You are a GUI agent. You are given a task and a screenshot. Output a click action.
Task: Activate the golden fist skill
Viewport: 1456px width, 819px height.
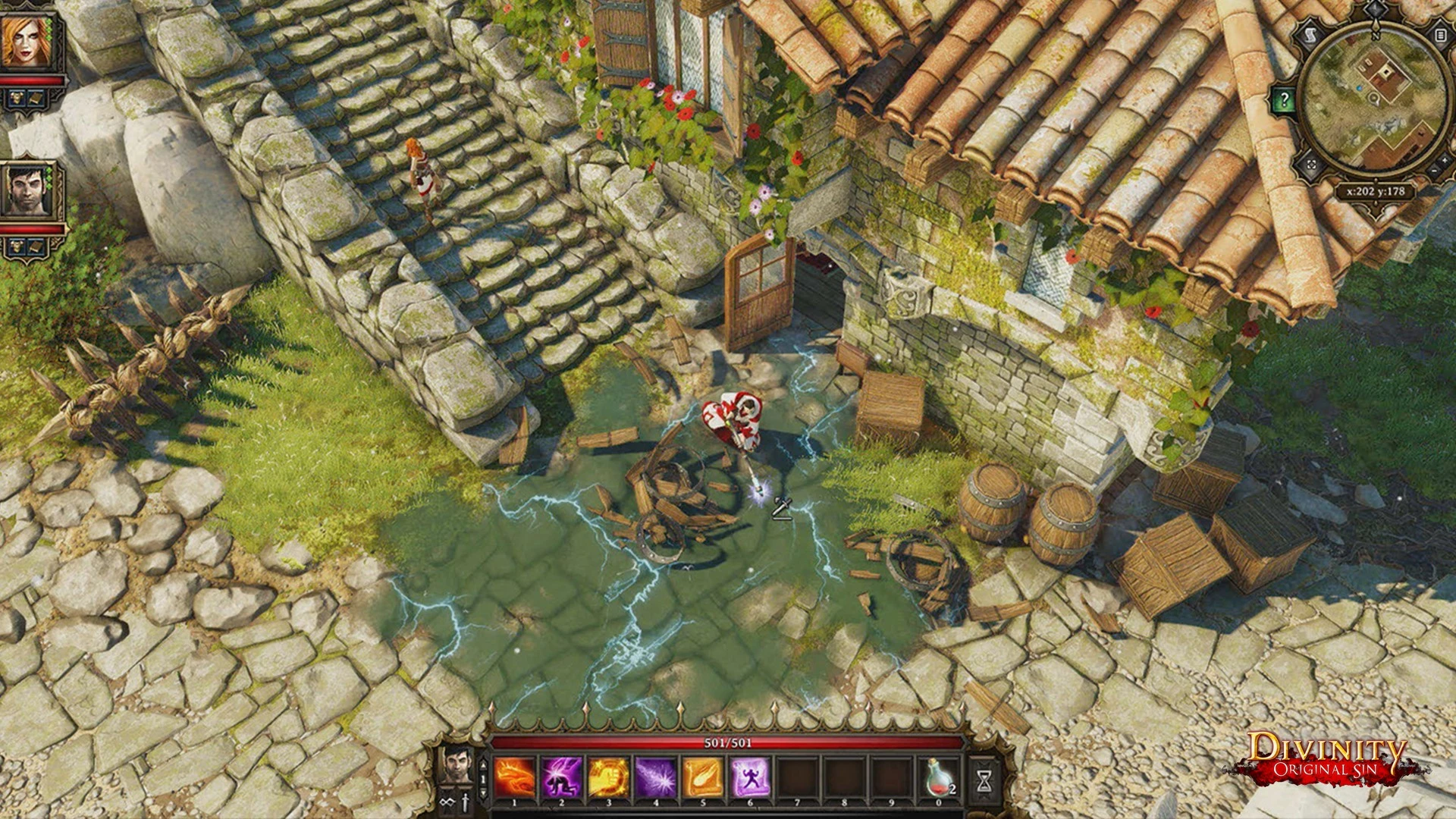[x=608, y=779]
